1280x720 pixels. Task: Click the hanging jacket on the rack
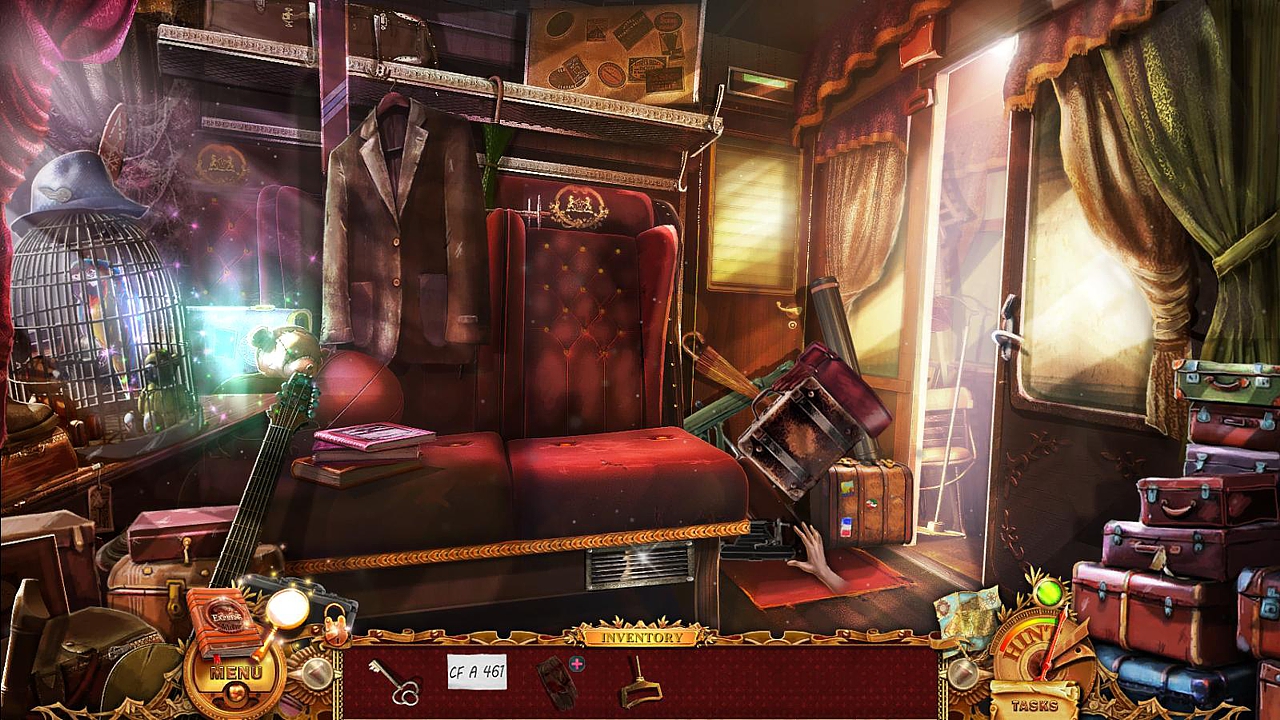pos(400,230)
